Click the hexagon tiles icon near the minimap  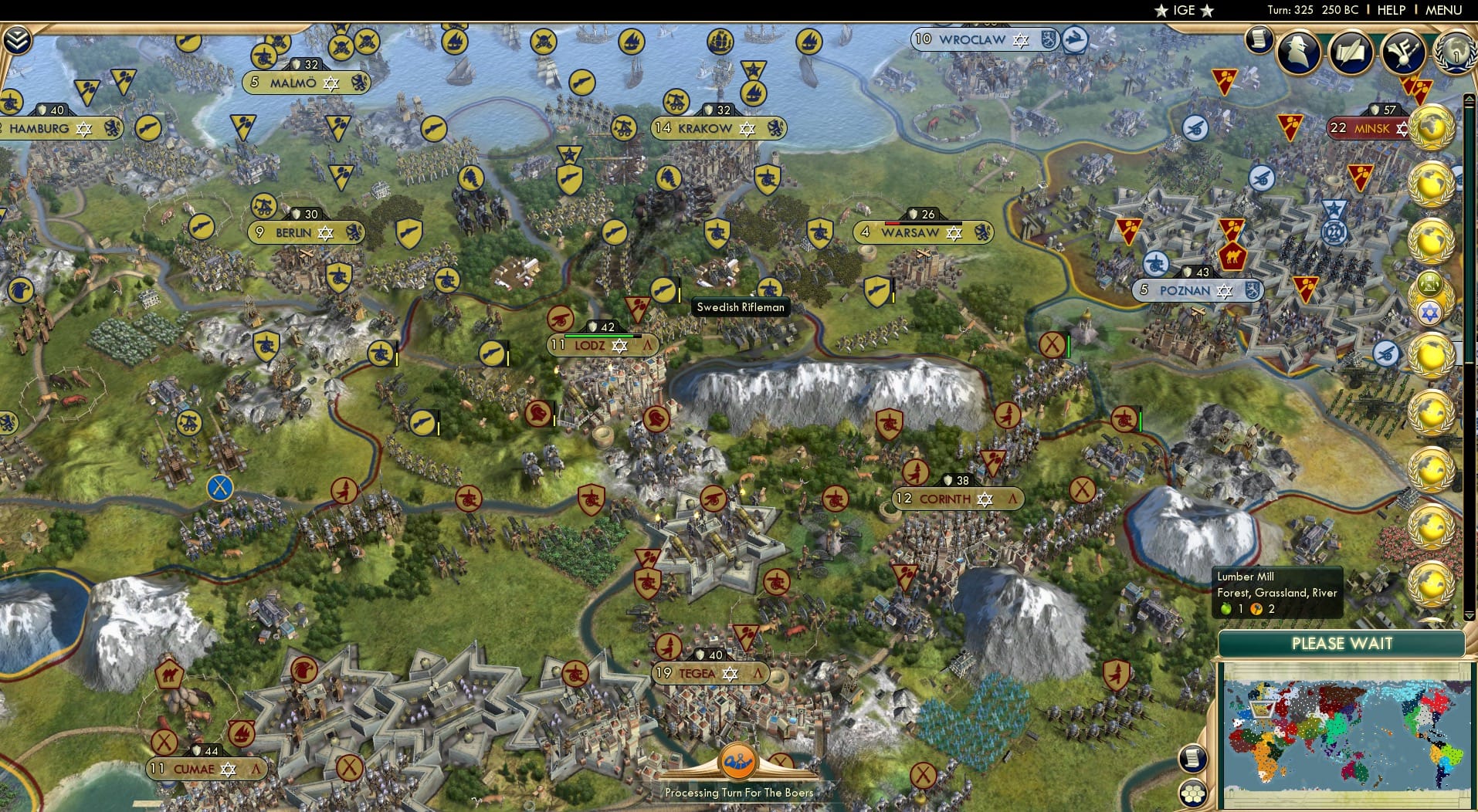pyautogui.click(x=1193, y=793)
